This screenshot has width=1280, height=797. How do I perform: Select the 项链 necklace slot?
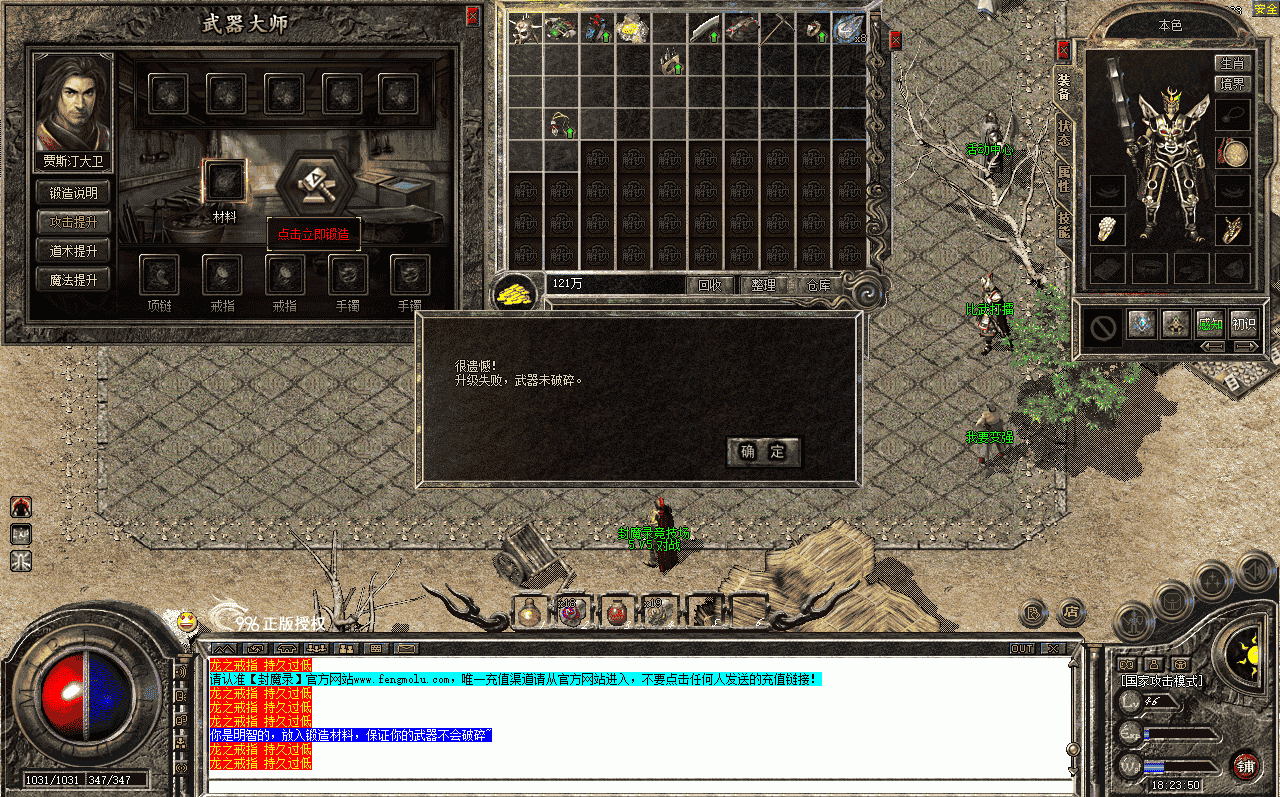click(x=159, y=275)
